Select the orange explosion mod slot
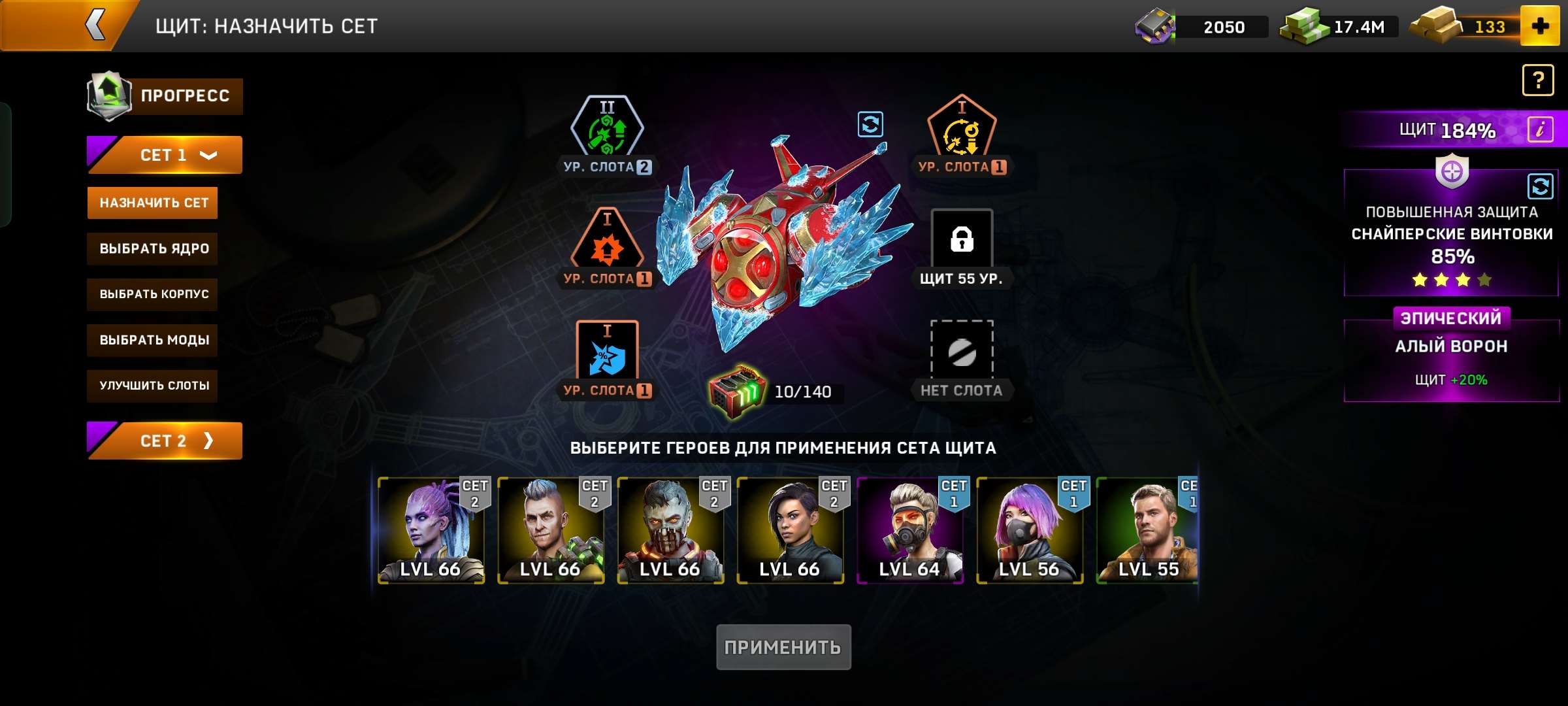This screenshot has height=706, width=1568. coord(608,245)
